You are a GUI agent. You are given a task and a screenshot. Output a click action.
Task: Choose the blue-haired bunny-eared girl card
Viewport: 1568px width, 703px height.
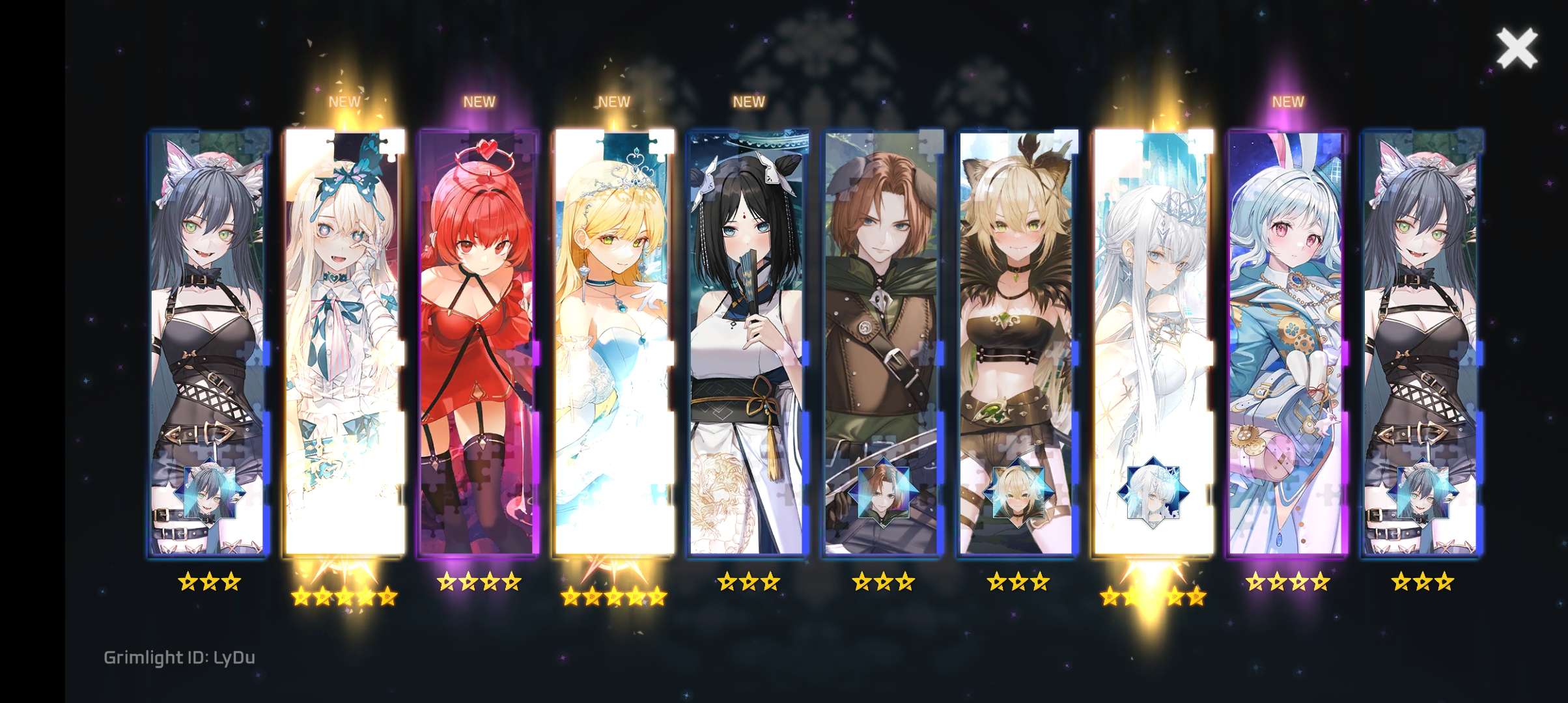click(x=1287, y=342)
